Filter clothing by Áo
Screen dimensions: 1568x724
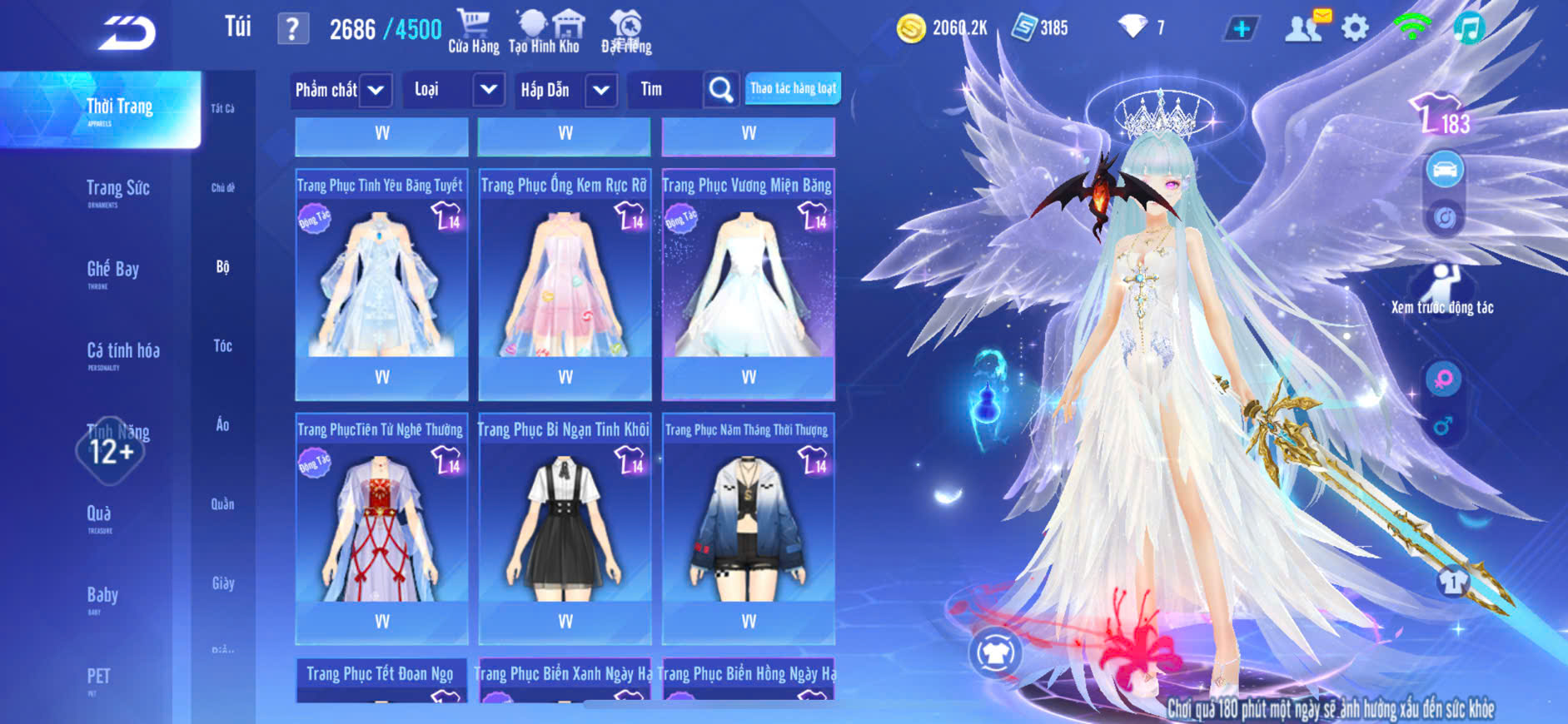tap(222, 424)
